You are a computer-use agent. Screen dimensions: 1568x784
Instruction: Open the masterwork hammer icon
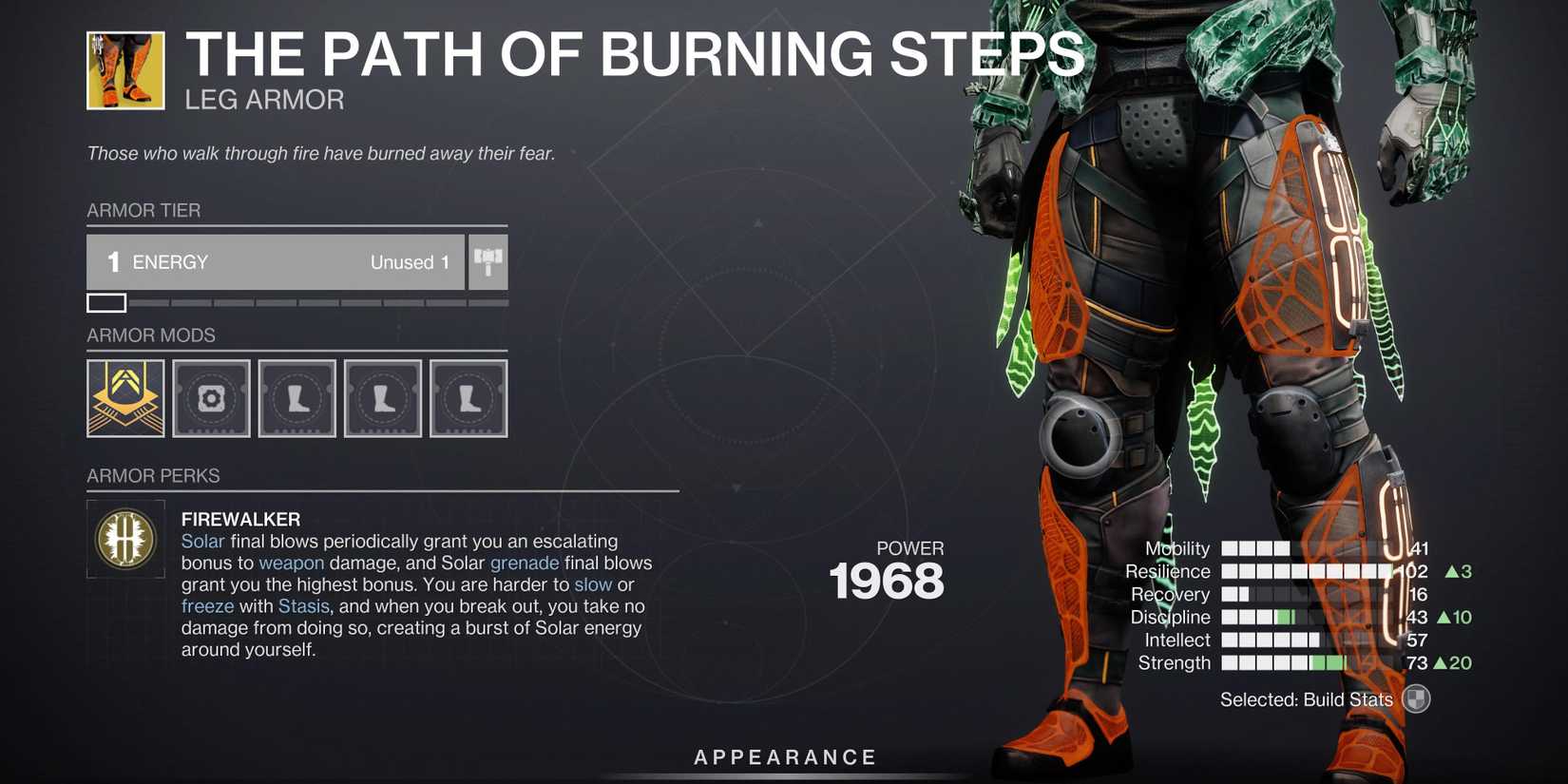[488, 262]
